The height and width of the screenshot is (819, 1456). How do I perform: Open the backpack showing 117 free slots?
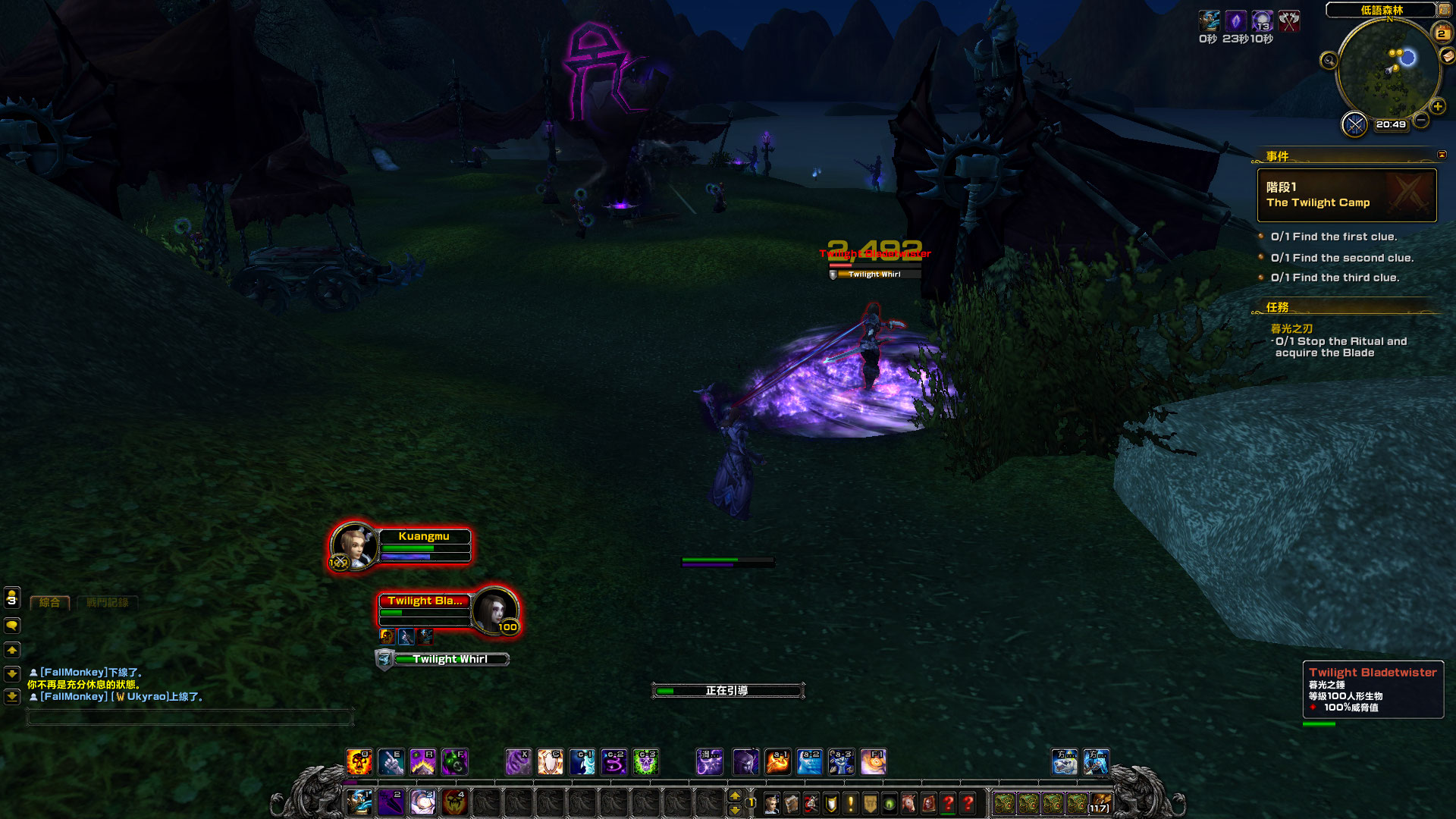coord(1100,803)
